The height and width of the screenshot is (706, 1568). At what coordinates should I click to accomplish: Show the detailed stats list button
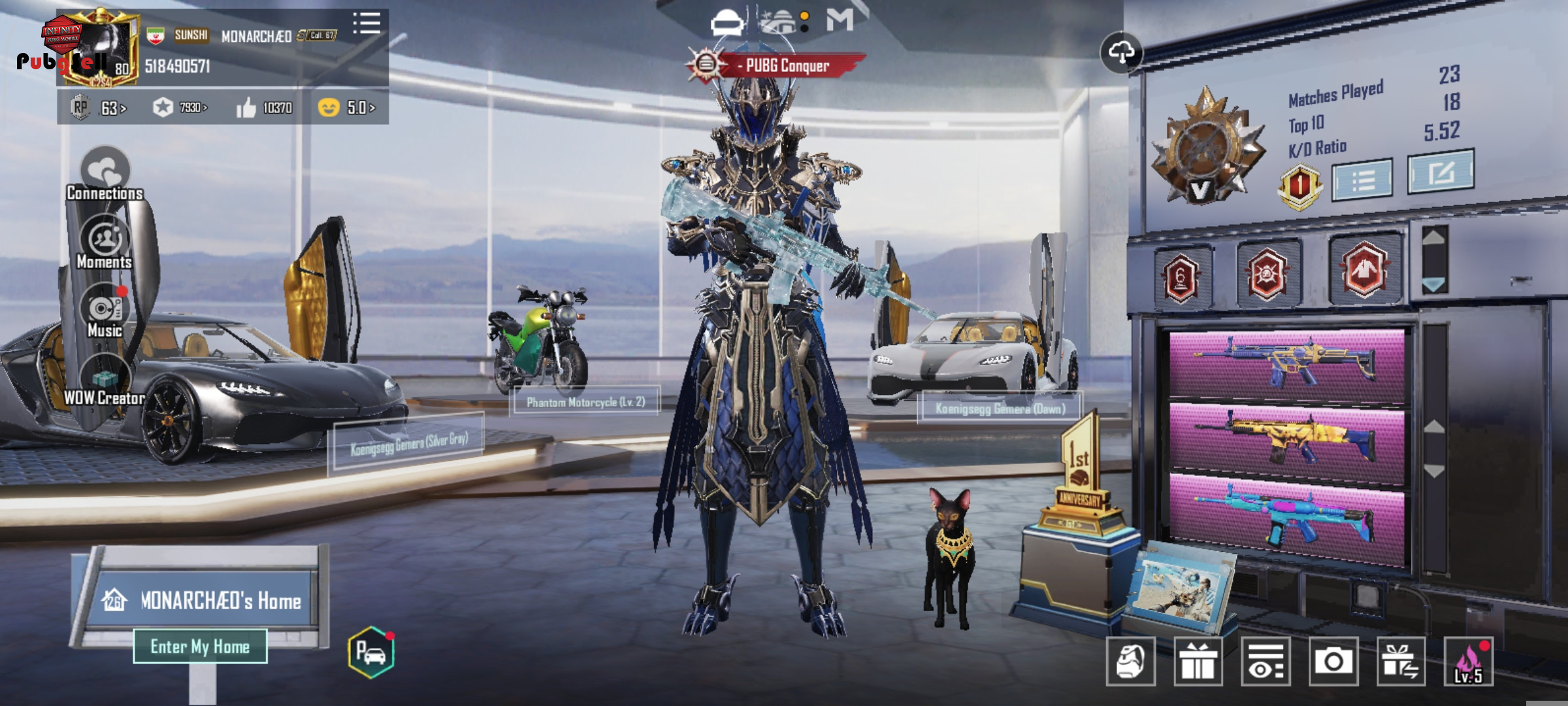point(1362,178)
